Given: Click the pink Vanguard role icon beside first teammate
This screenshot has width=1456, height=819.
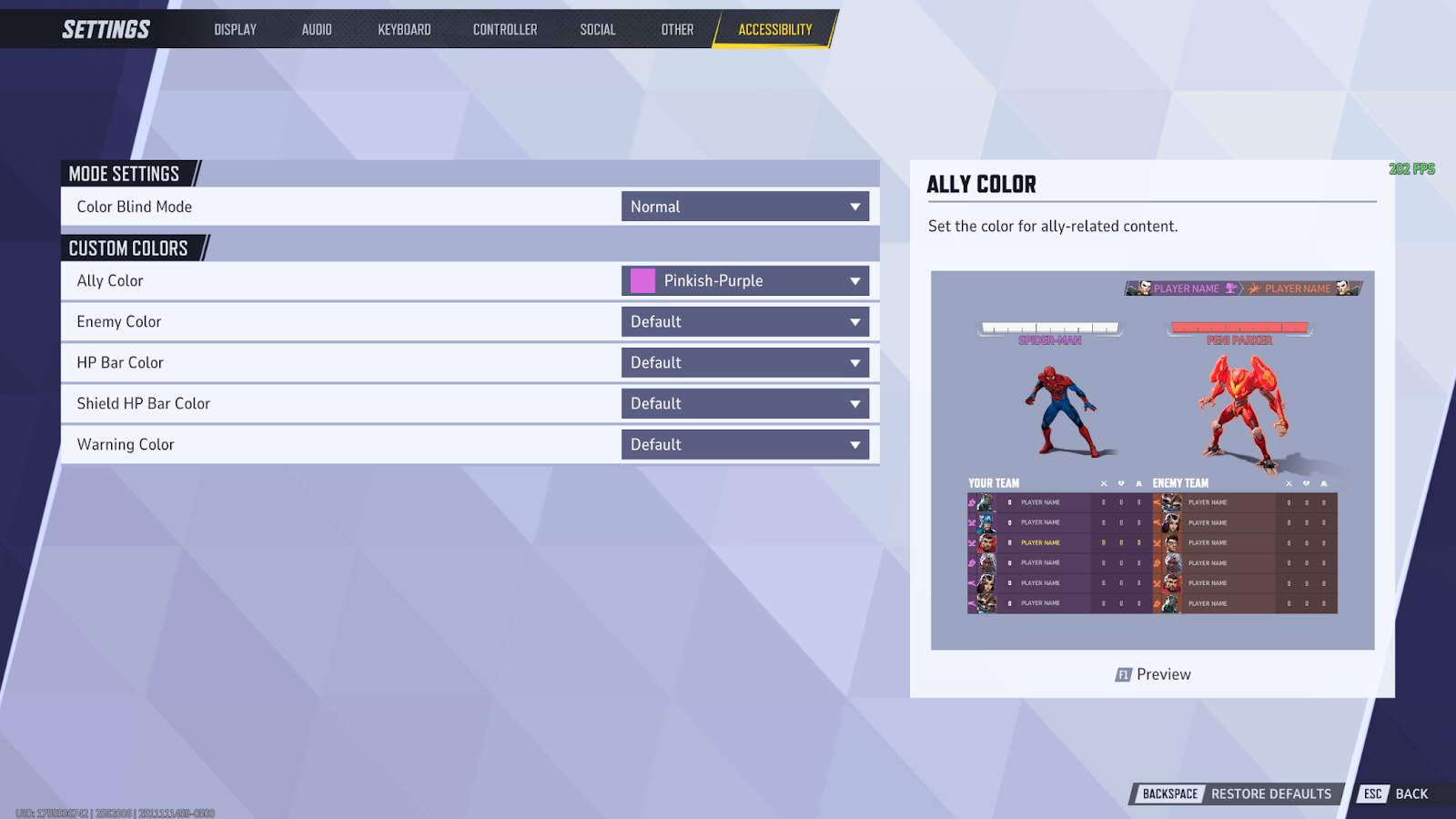Looking at the screenshot, I should tap(971, 502).
